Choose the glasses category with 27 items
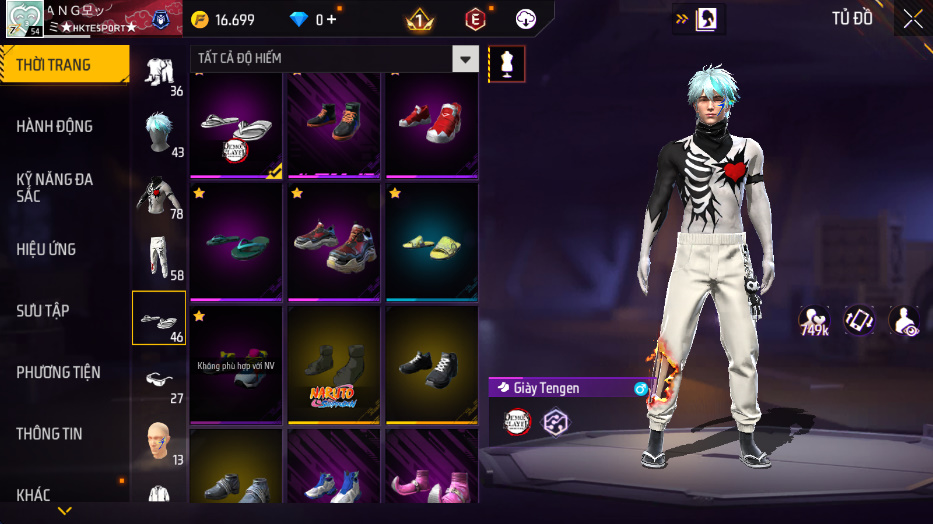The height and width of the screenshot is (524, 933). coord(158,380)
